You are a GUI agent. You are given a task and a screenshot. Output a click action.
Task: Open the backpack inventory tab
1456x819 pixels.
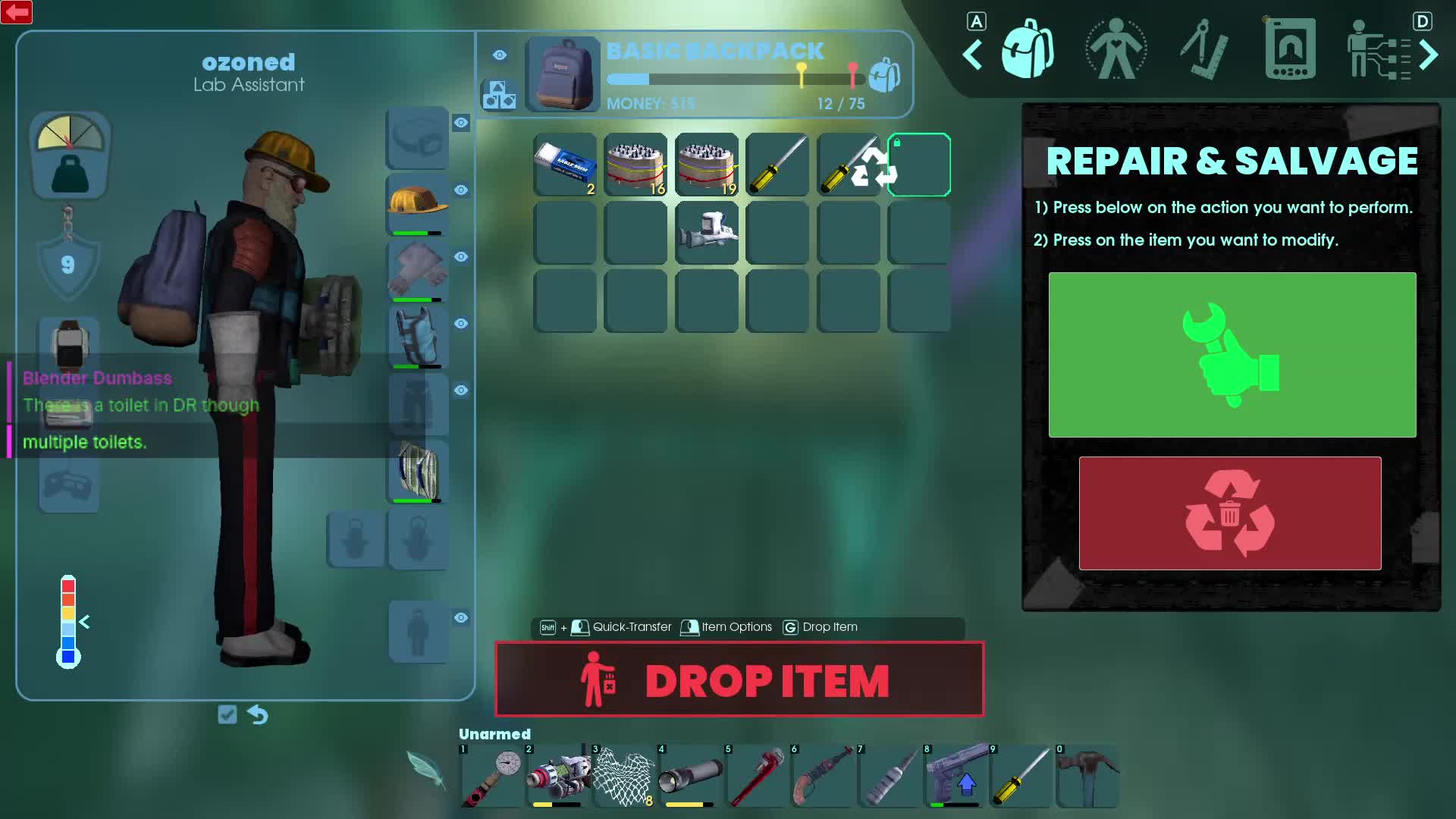1027,50
